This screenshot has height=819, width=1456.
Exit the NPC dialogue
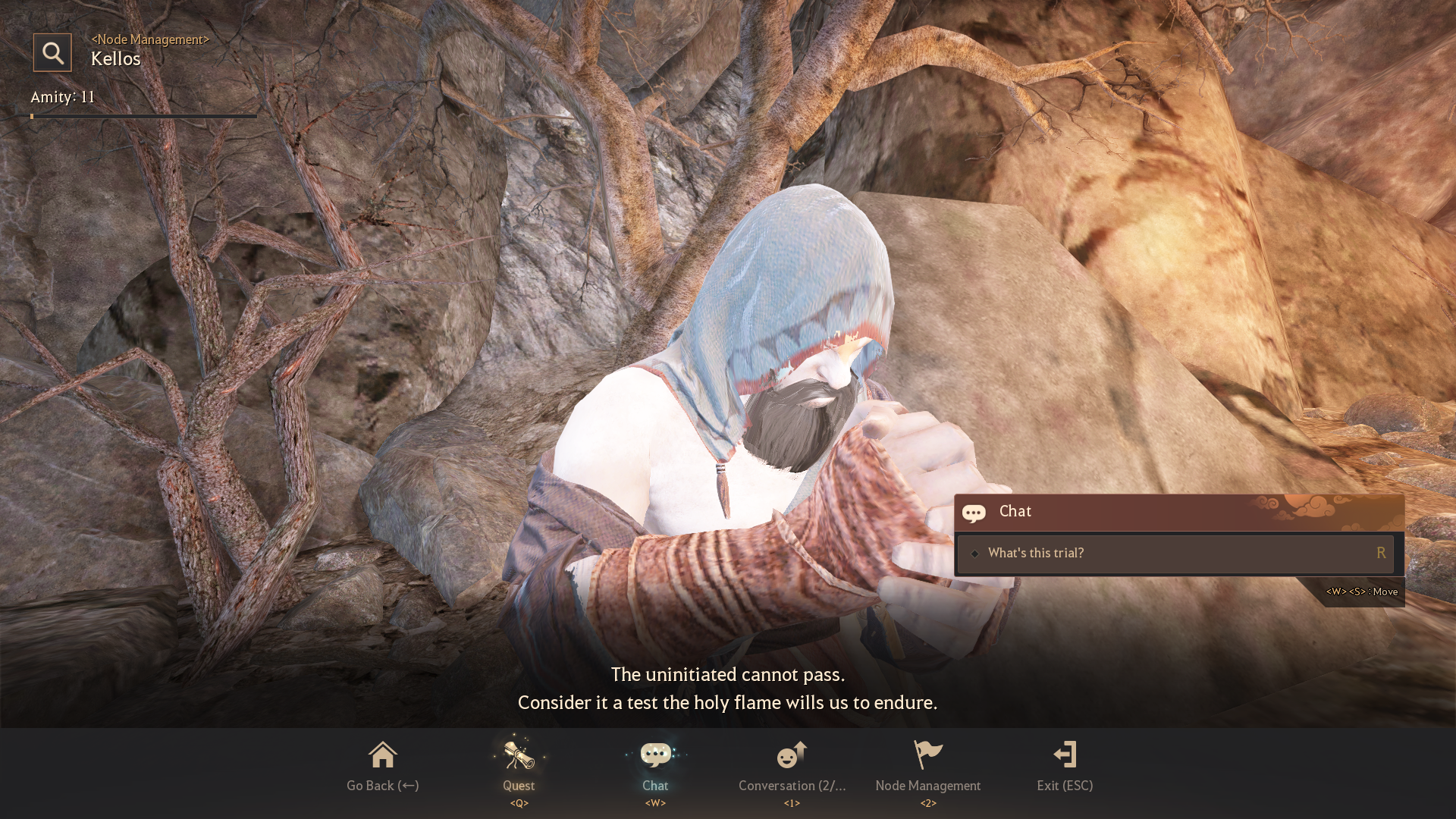coord(1065,764)
